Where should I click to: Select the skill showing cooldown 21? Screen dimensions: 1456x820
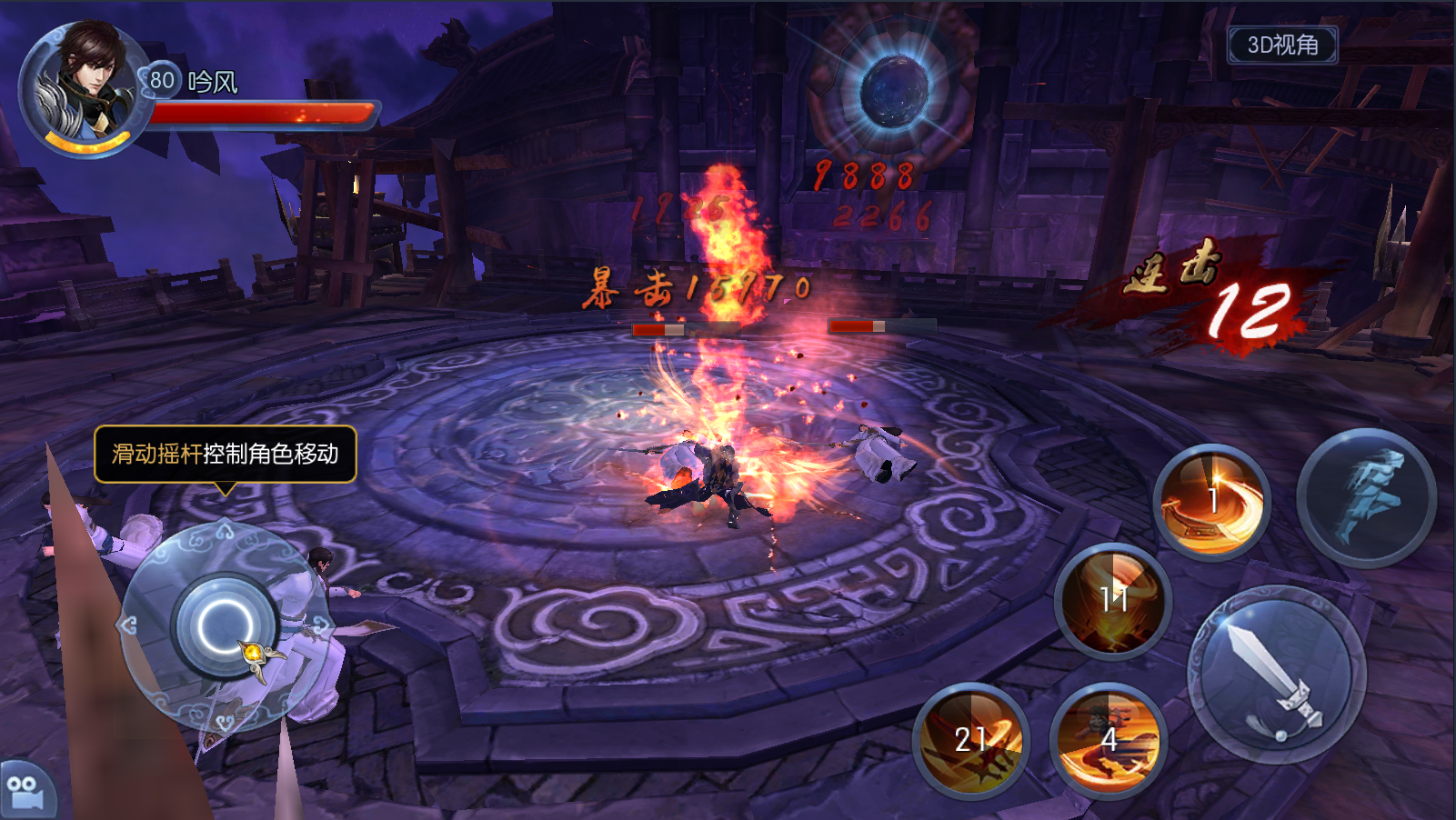point(970,740)
